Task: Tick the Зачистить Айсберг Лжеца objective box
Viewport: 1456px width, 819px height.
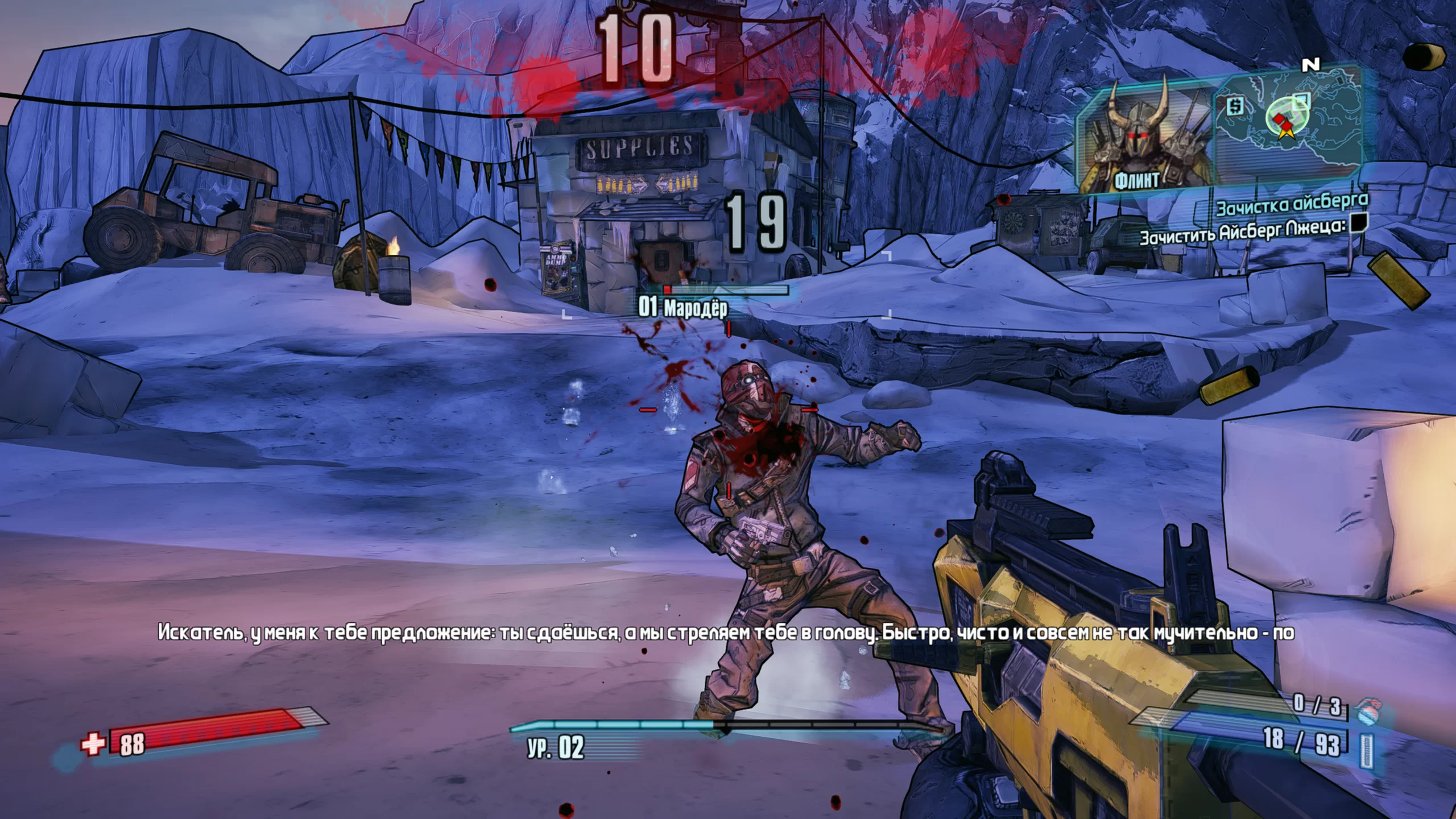Action: [x=1359, y=222]
